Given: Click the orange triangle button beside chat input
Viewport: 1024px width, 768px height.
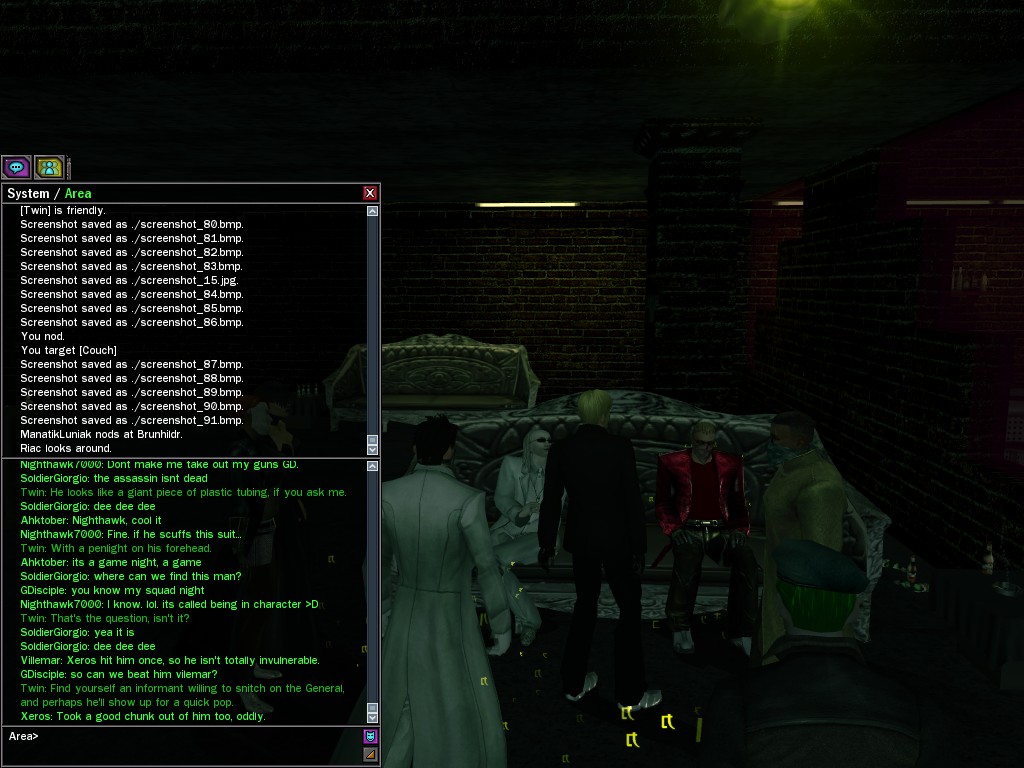Looking at the screenshot, I should tap(370, 754).
